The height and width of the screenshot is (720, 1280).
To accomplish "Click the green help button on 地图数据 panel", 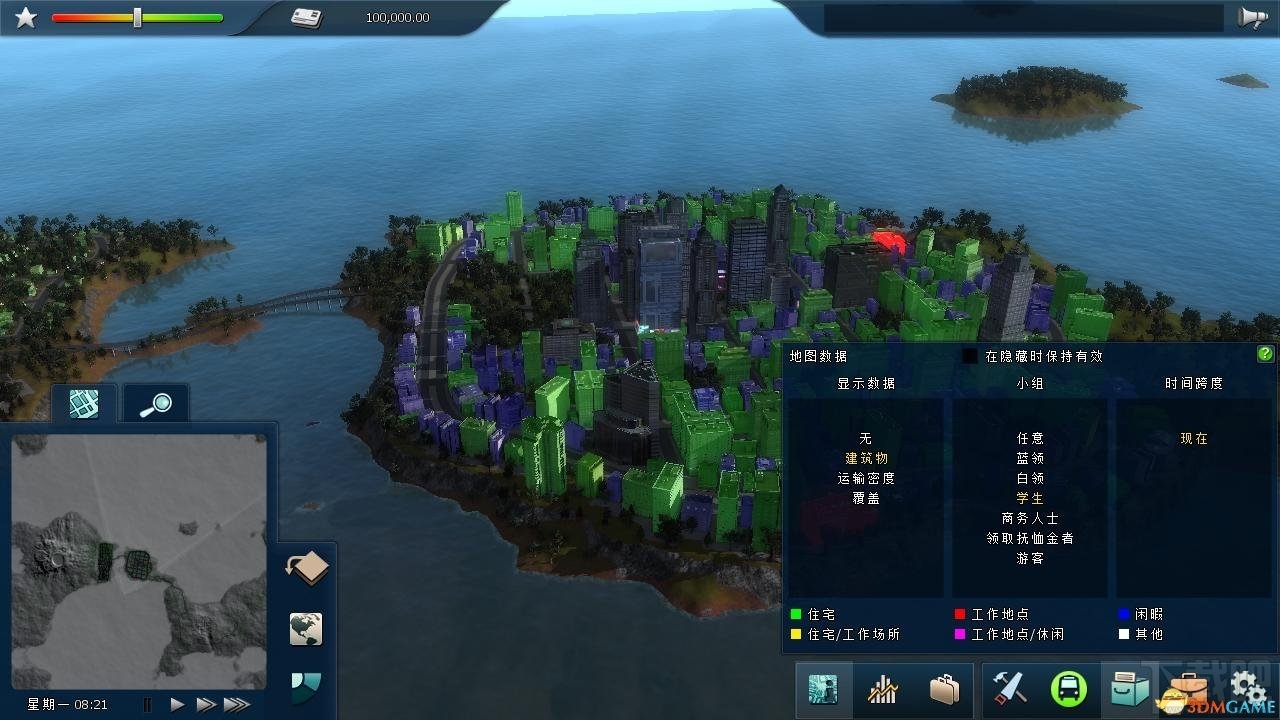I will pyautogui.click(x=1264, y=353).
